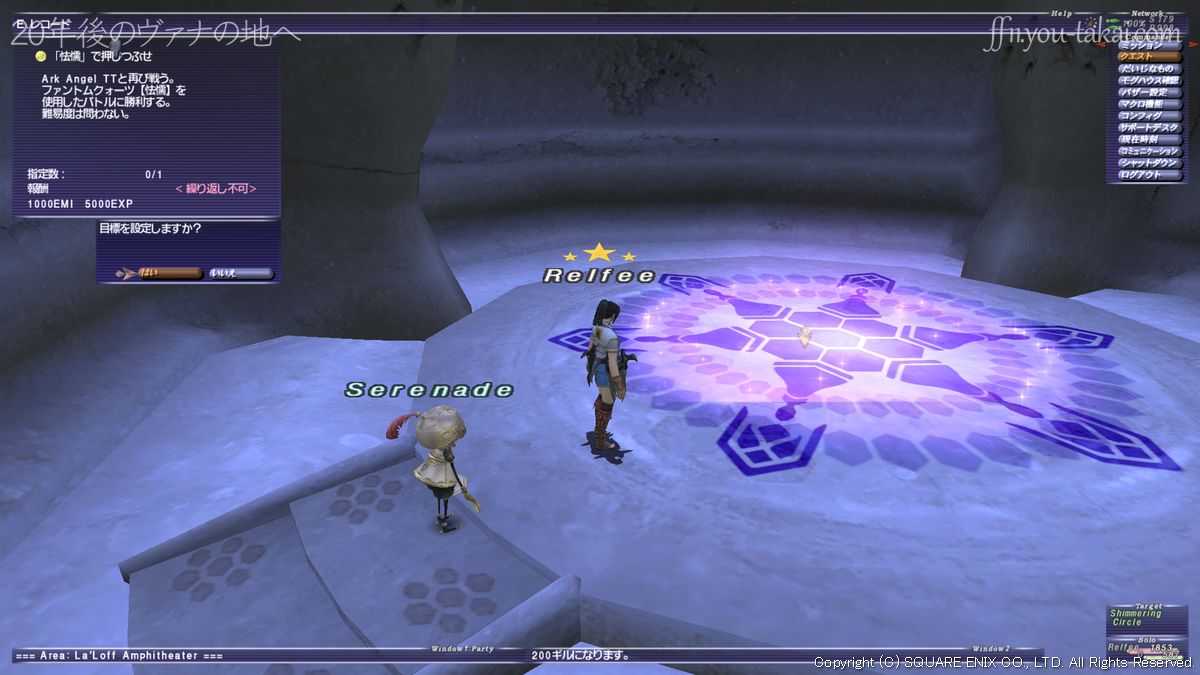Show 現在時刻 (Current Time)
This screenshot has height=675, width=1200.
point(1147,139)
